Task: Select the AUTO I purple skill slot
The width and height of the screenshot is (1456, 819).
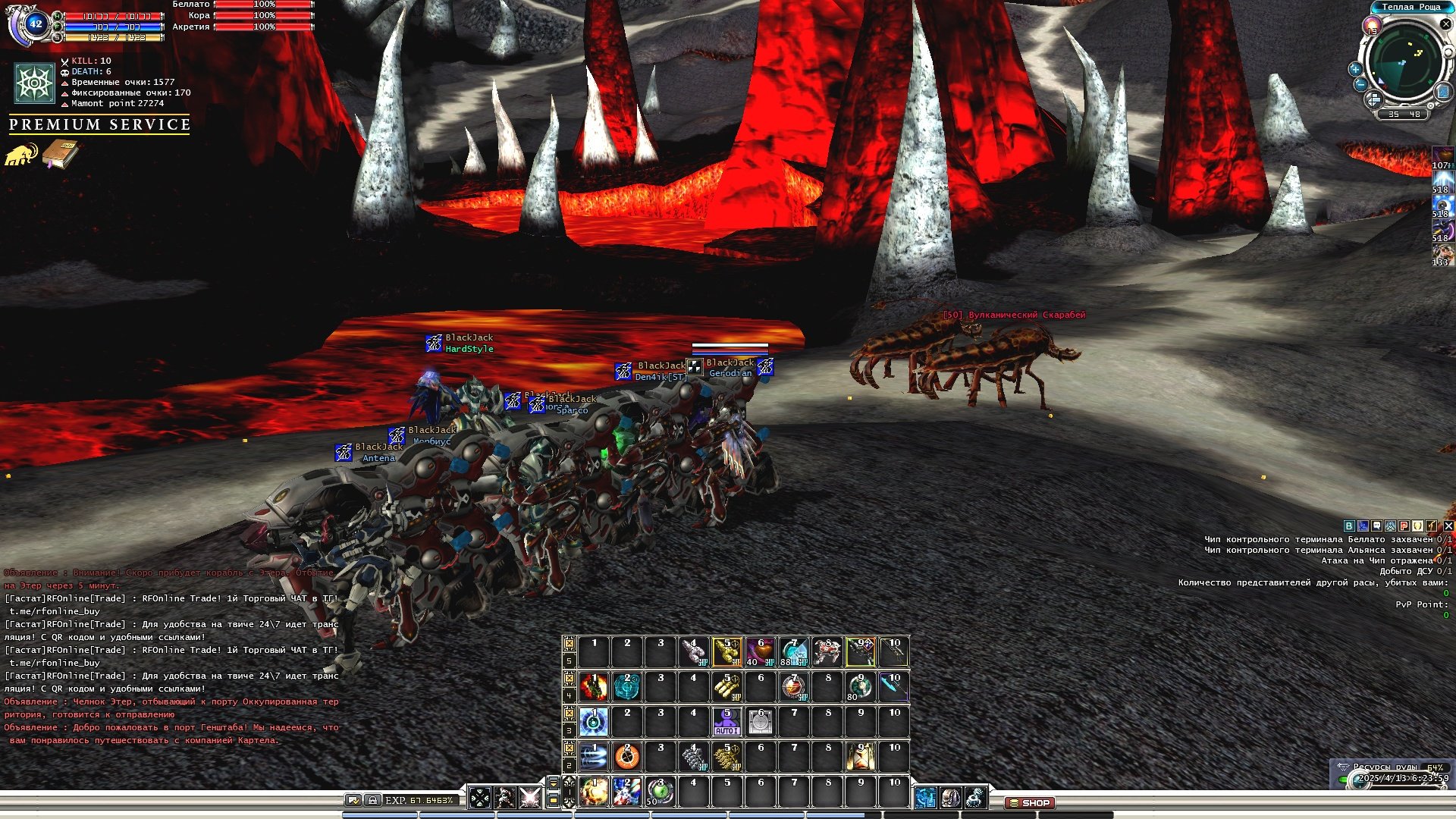Action: click(x=726, y=722)
